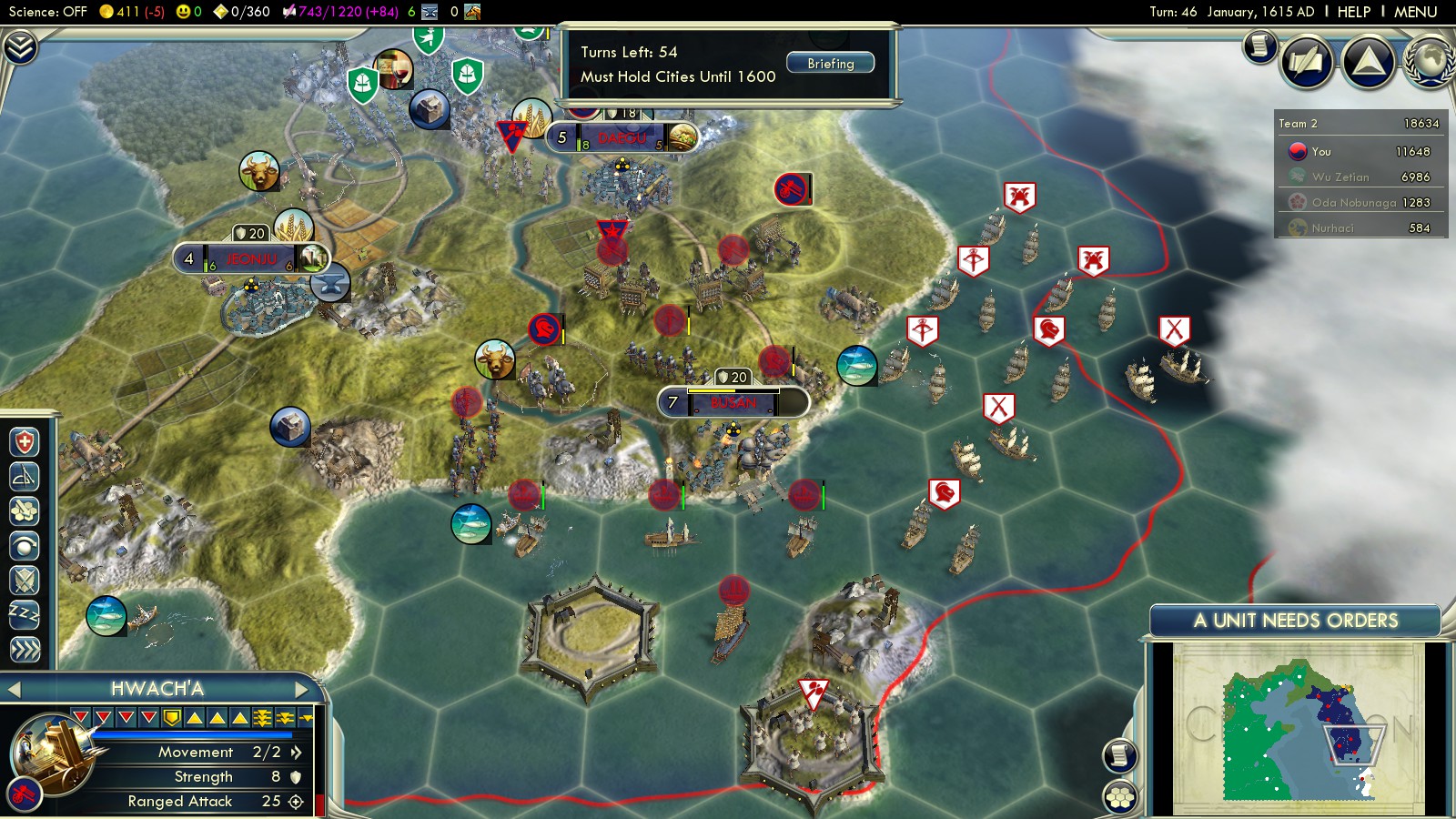1456x819 pixels.
Task: Select the Busan city banner
Action: 733,402
